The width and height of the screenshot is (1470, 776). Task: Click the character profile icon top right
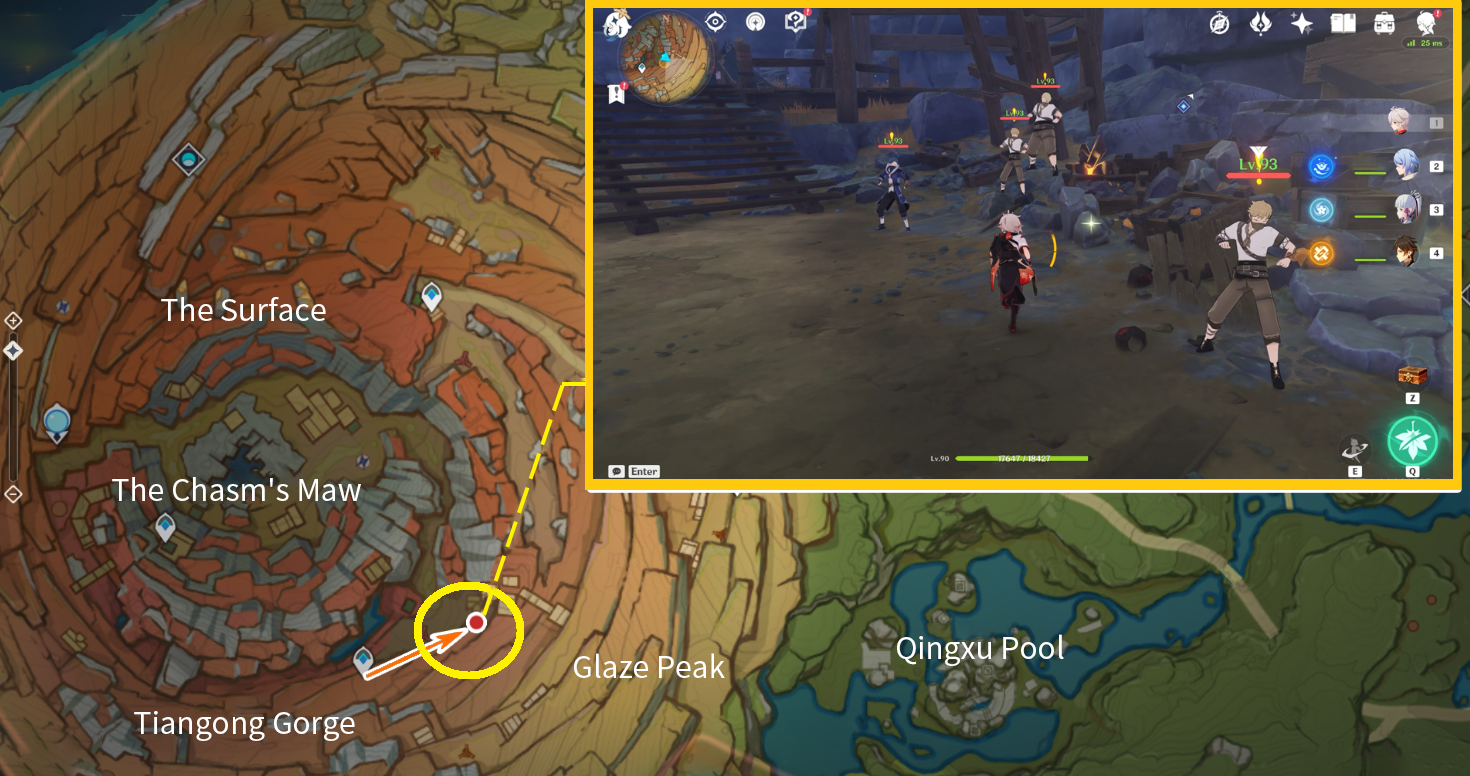click(1425, 23)
